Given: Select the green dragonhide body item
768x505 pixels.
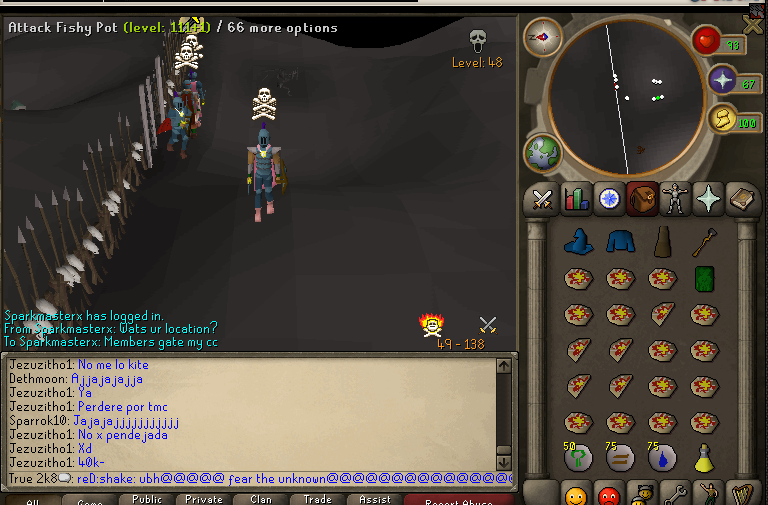Looking at the screenshot, I should tap(704, 277).
